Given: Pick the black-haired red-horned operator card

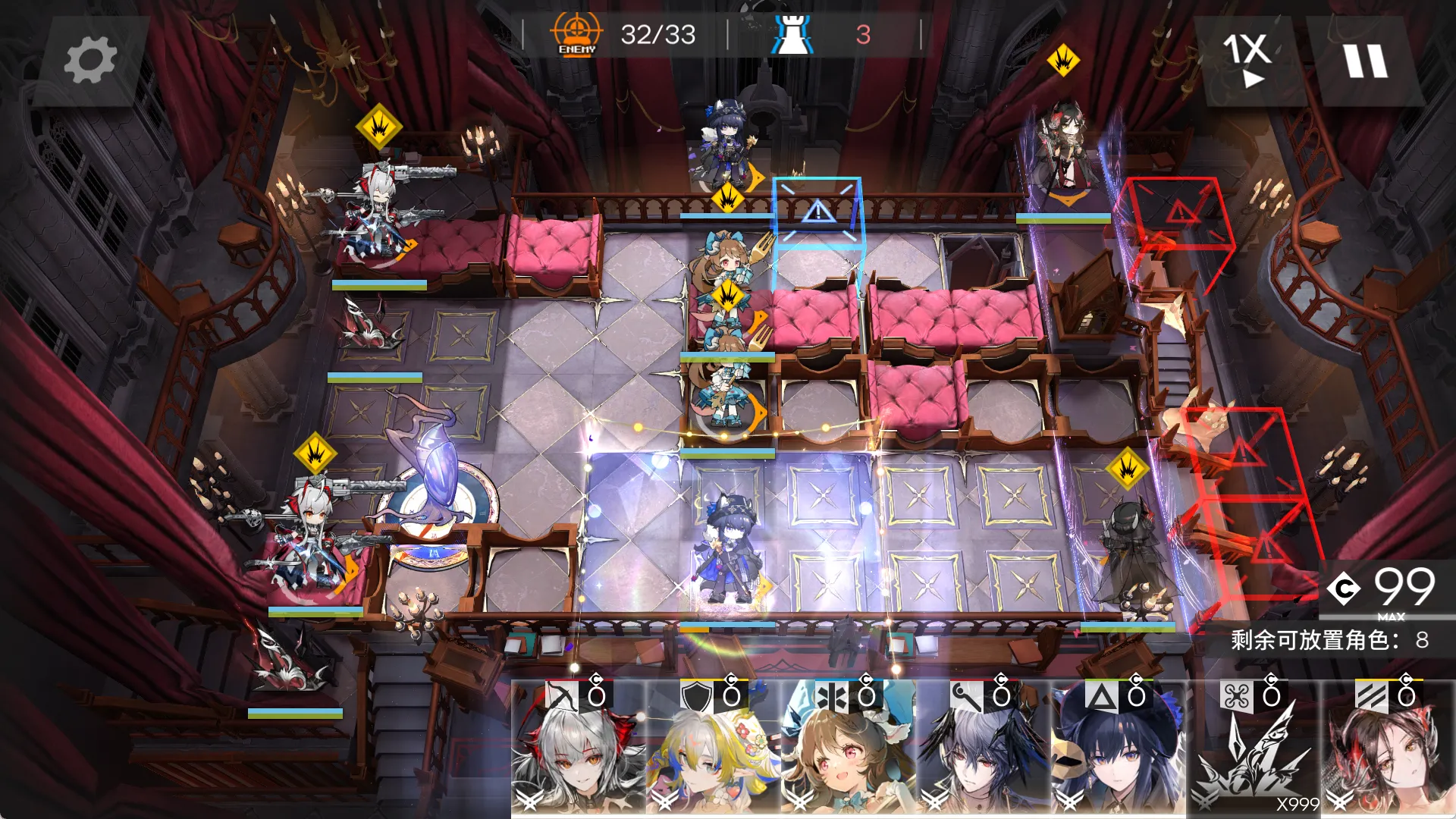Looking at the screenshot, I should [1388, 747].
